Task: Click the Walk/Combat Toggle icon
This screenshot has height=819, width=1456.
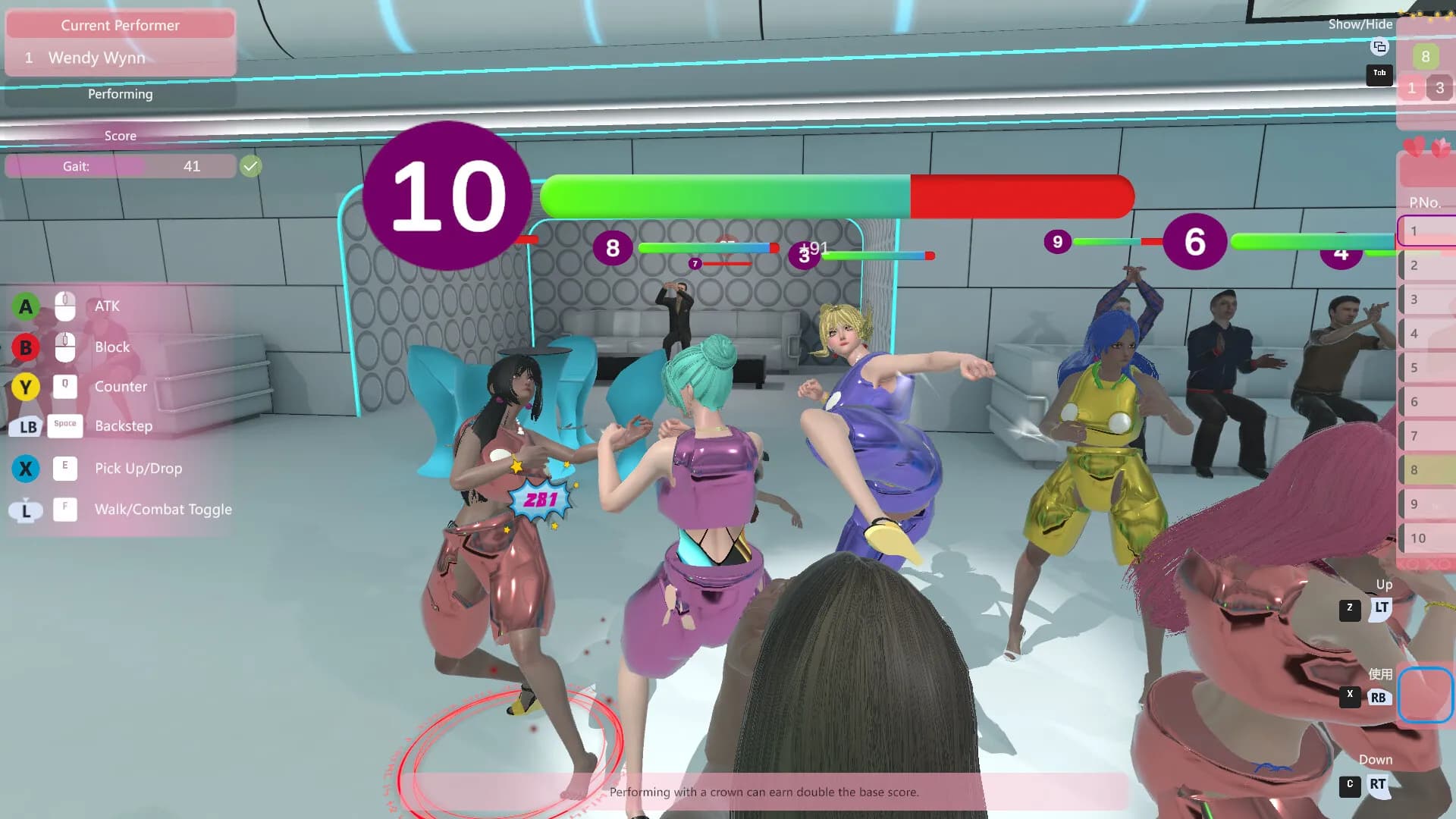Action: (26, 510)
